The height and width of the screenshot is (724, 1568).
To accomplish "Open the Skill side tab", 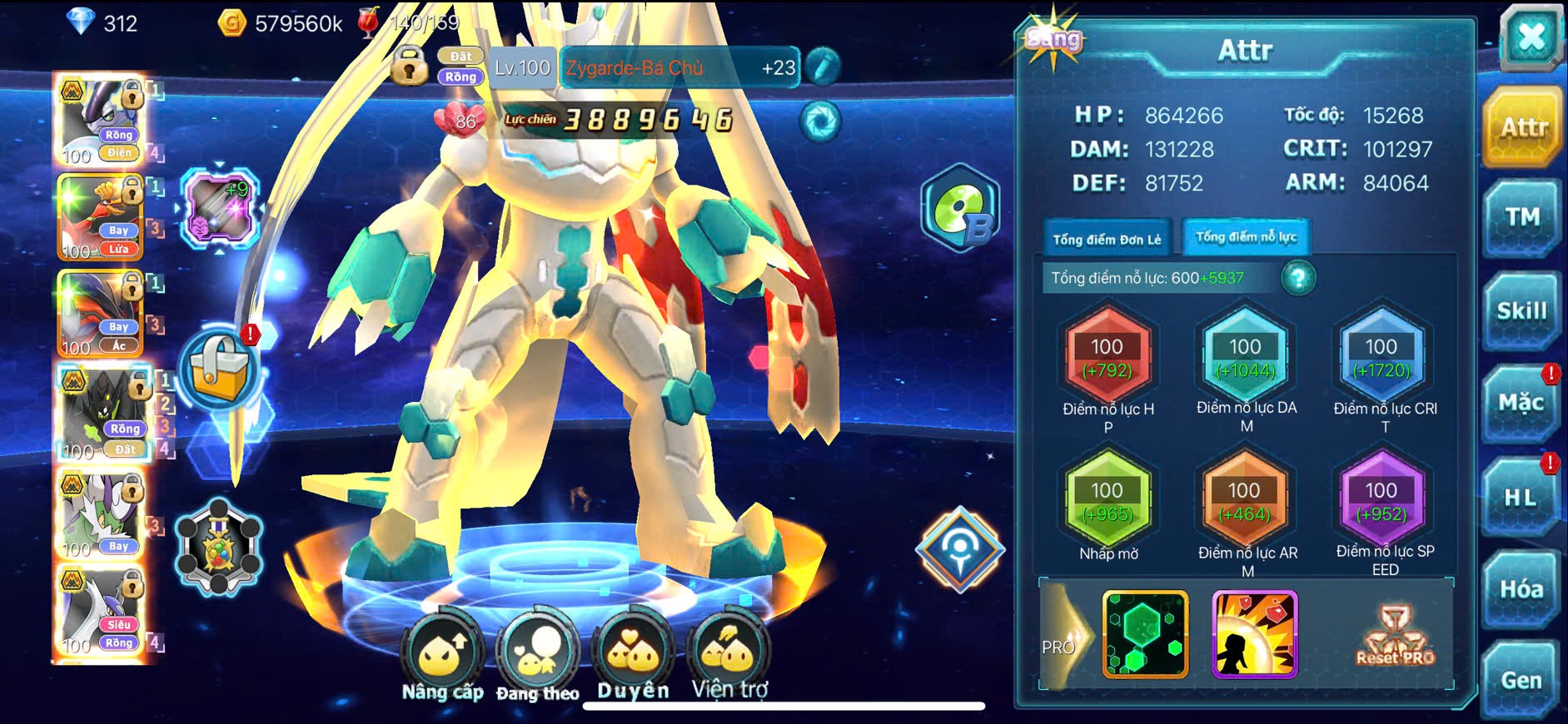I will click(x=1522, y=311).
